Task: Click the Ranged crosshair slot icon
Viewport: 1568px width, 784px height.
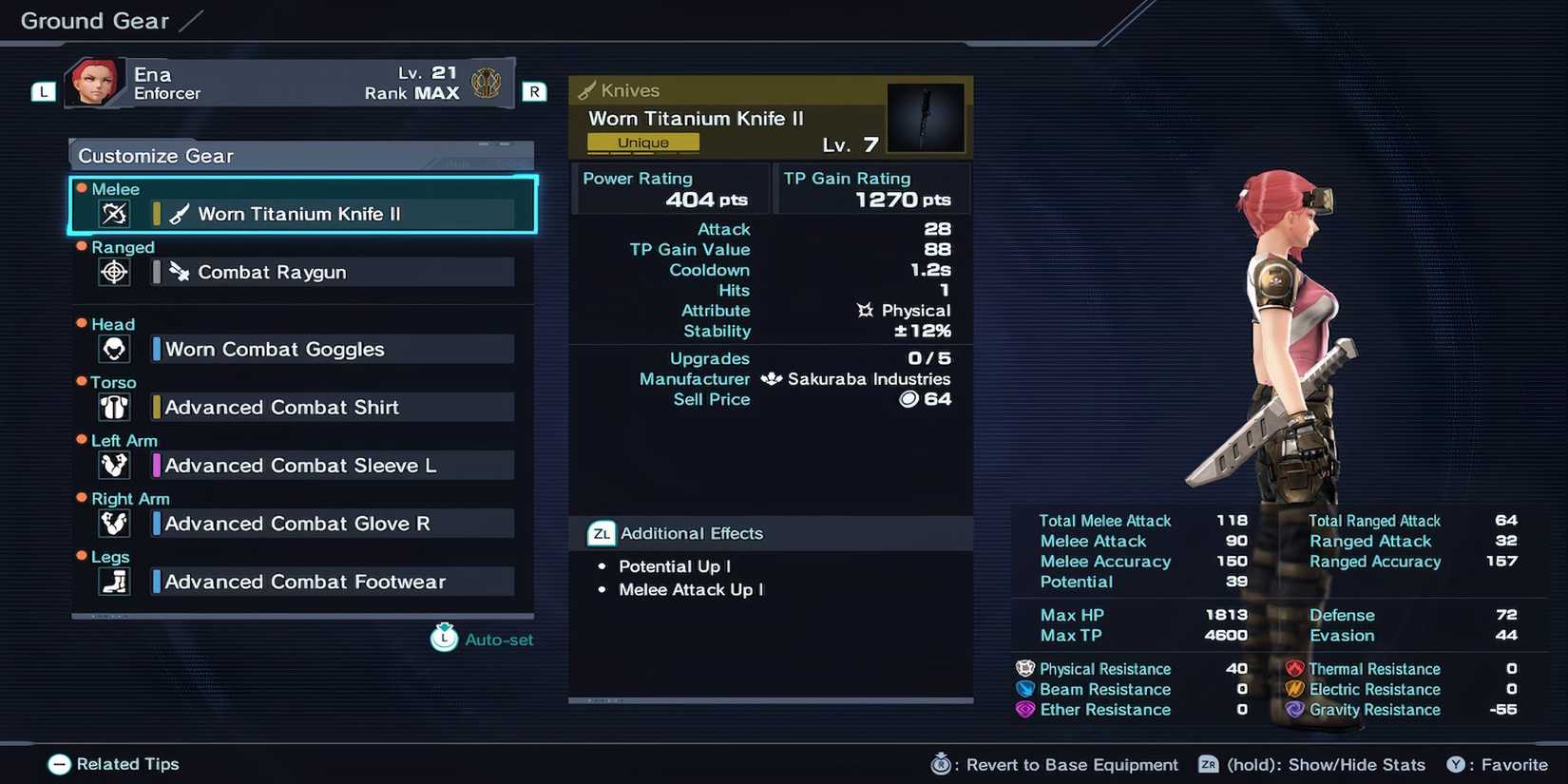Action: 113,271
